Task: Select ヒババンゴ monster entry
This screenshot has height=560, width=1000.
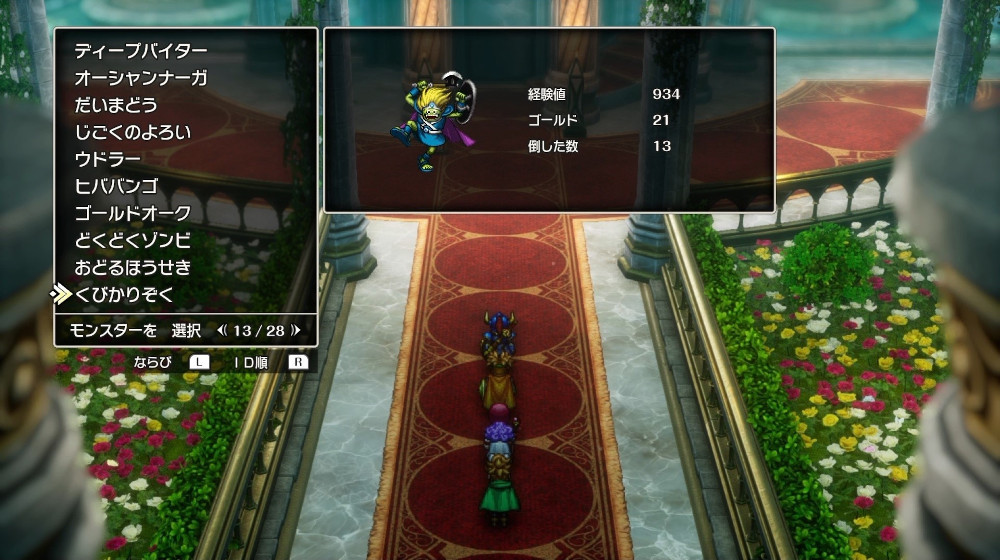Action: (116, 186)
